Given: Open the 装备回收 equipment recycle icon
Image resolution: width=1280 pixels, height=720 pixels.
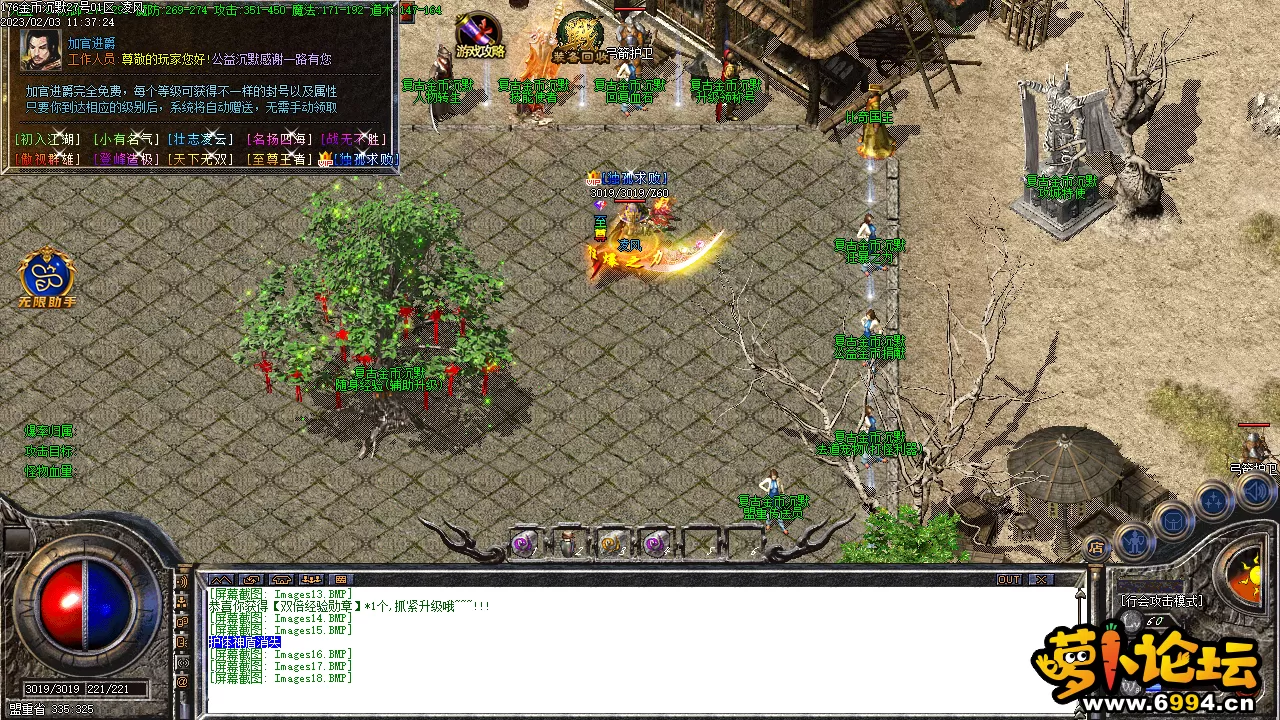Looking at the screenshot, I should pos(579,35).
